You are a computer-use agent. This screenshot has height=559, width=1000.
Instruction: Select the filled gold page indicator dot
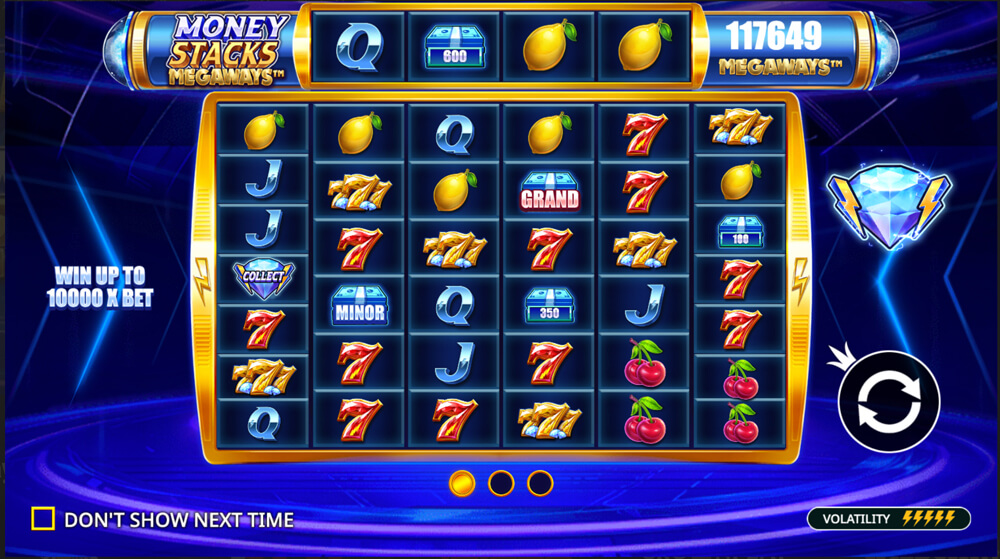click(462, 484)
